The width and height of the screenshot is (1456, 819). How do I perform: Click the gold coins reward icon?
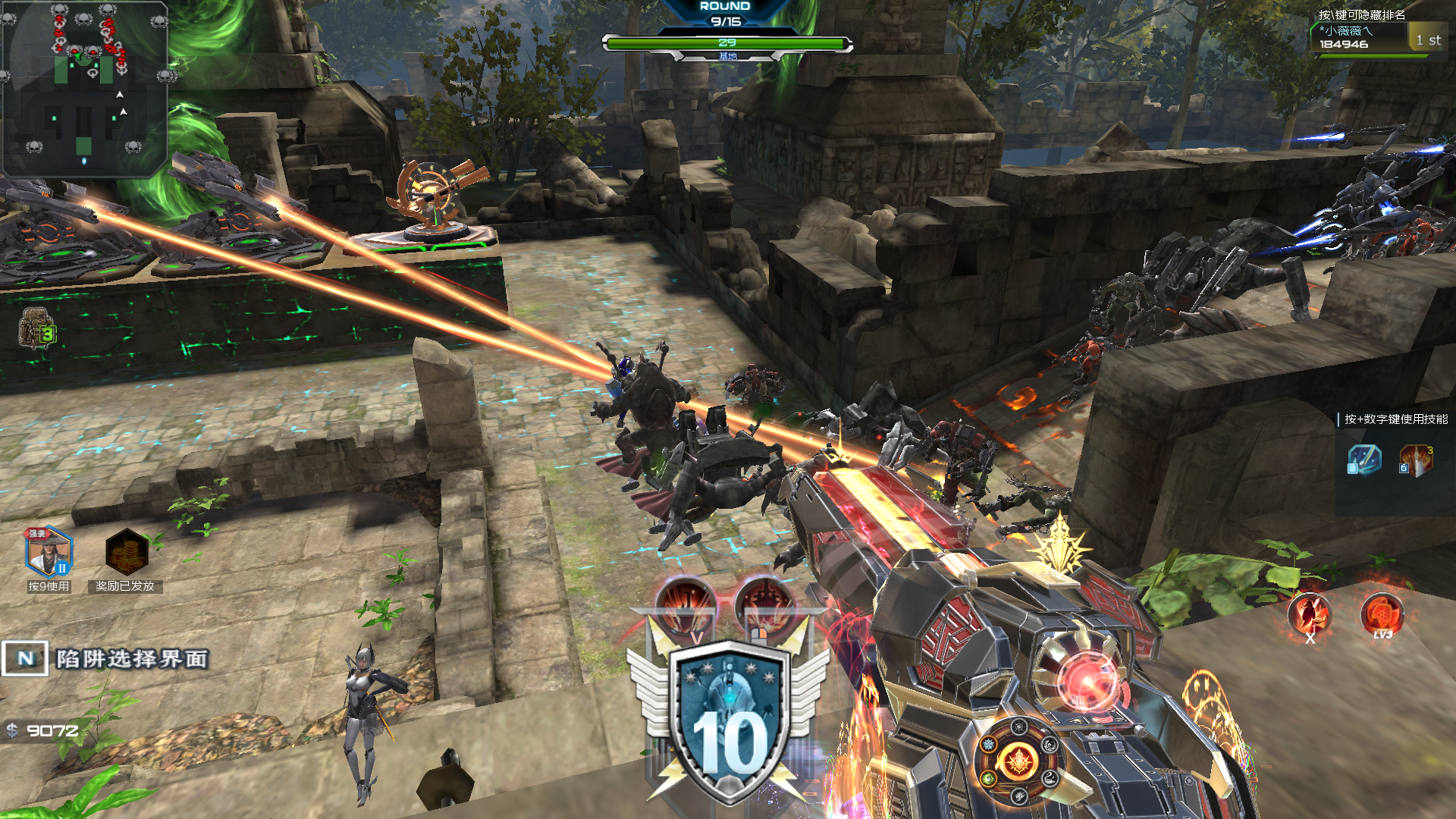126,552
